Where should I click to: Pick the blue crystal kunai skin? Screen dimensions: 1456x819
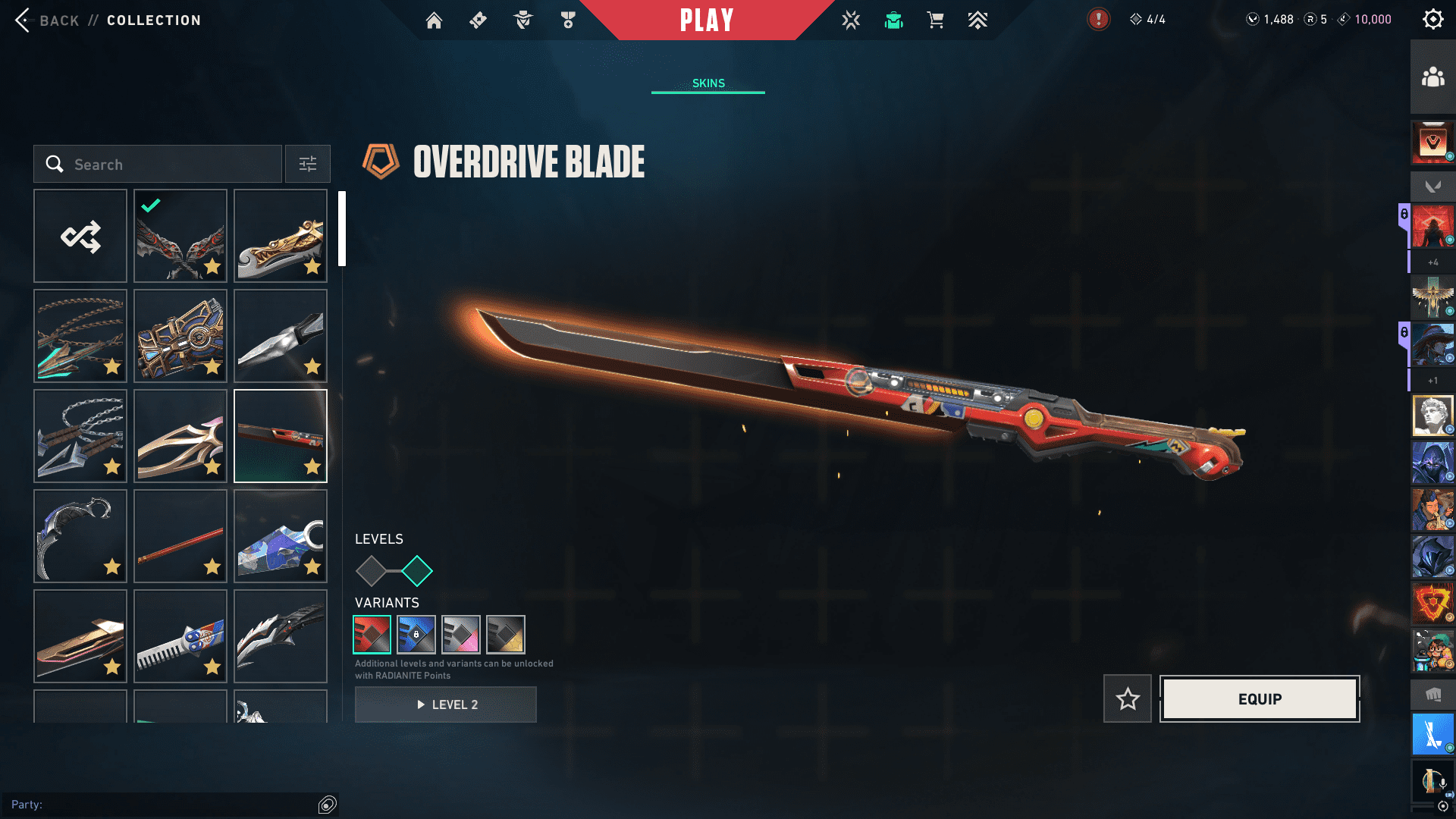point(281,536)
